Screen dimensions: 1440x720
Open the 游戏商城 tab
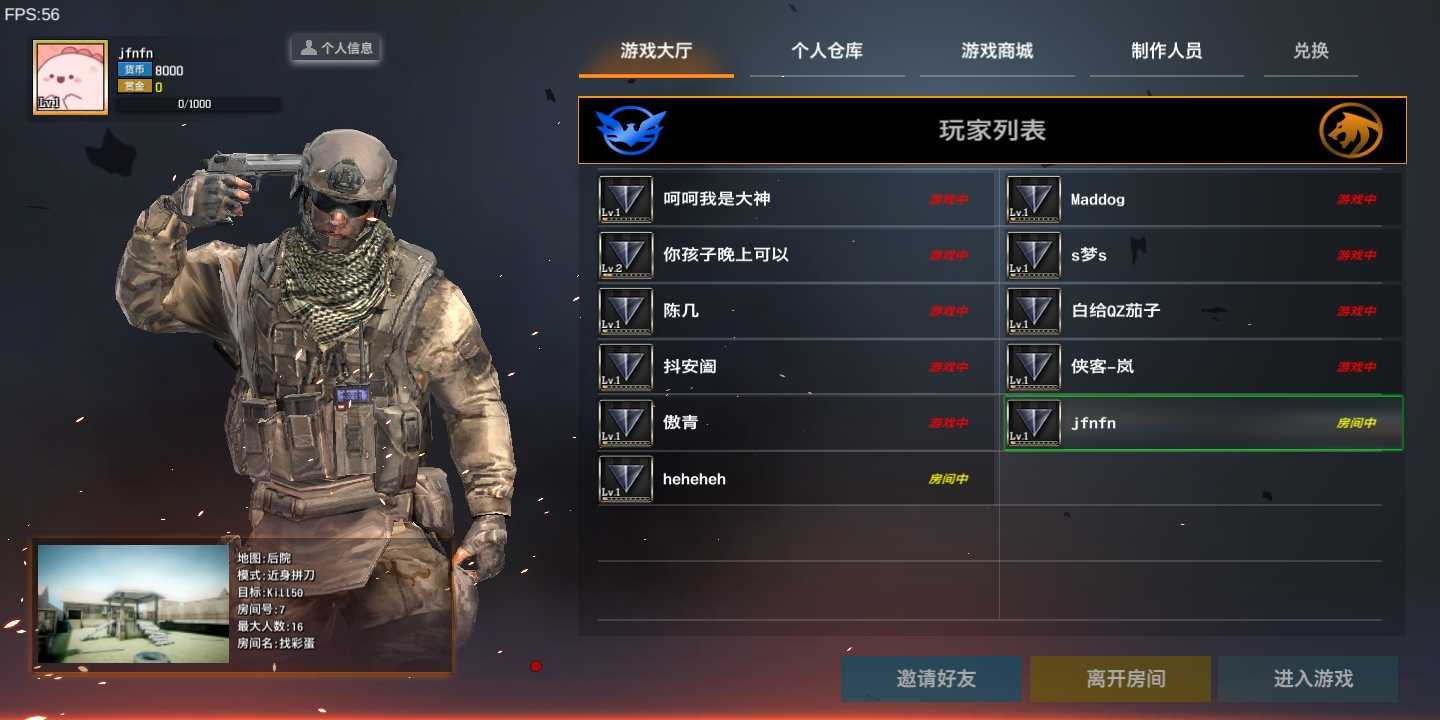point(996,51)
